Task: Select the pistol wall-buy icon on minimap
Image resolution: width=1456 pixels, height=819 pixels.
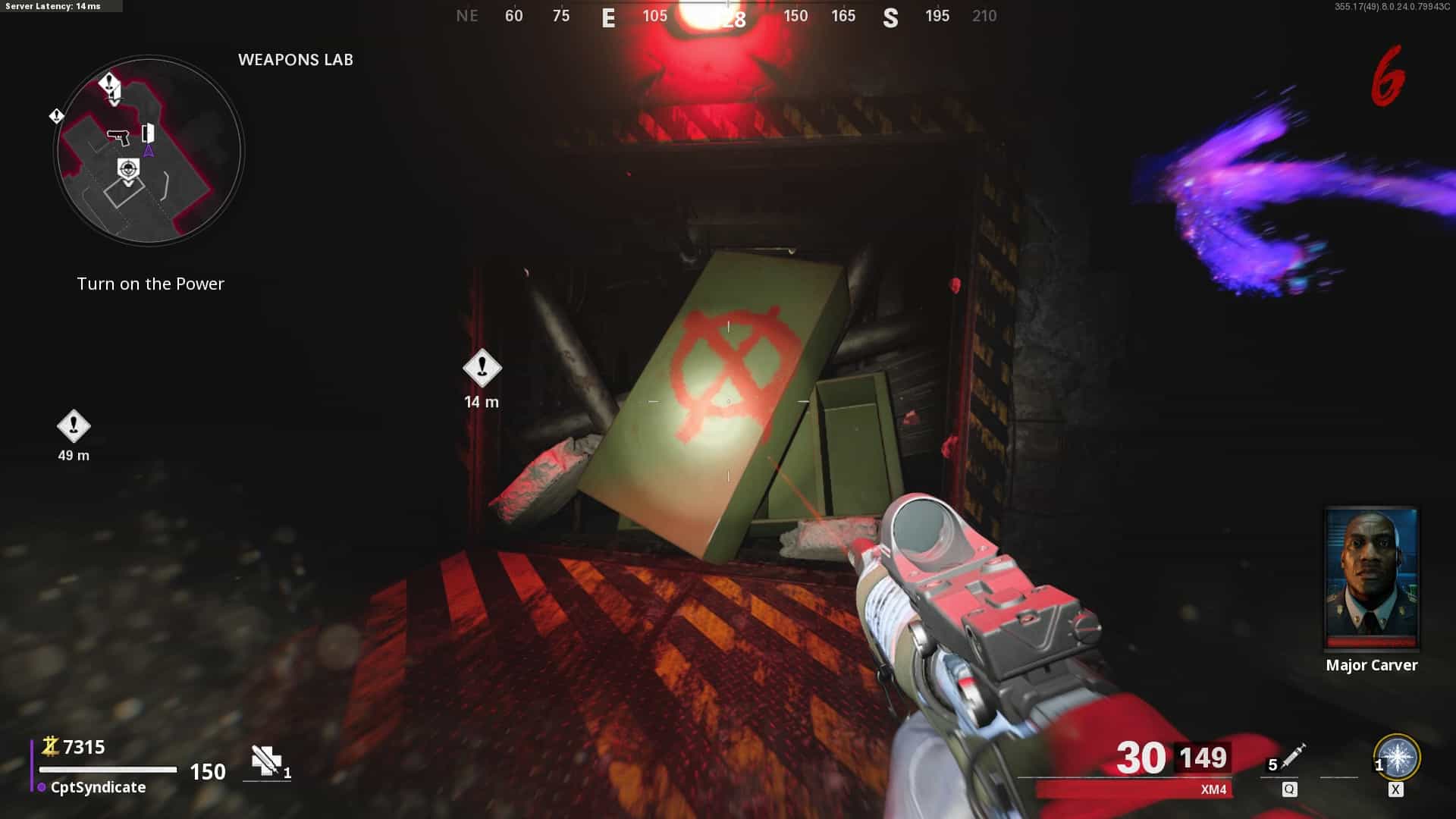Action: tap(118, 136)
